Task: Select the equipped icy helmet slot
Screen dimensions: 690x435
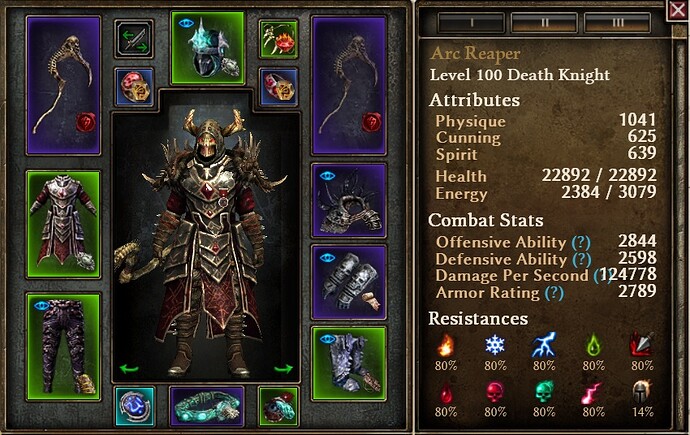Action: [x=208, y=48]
